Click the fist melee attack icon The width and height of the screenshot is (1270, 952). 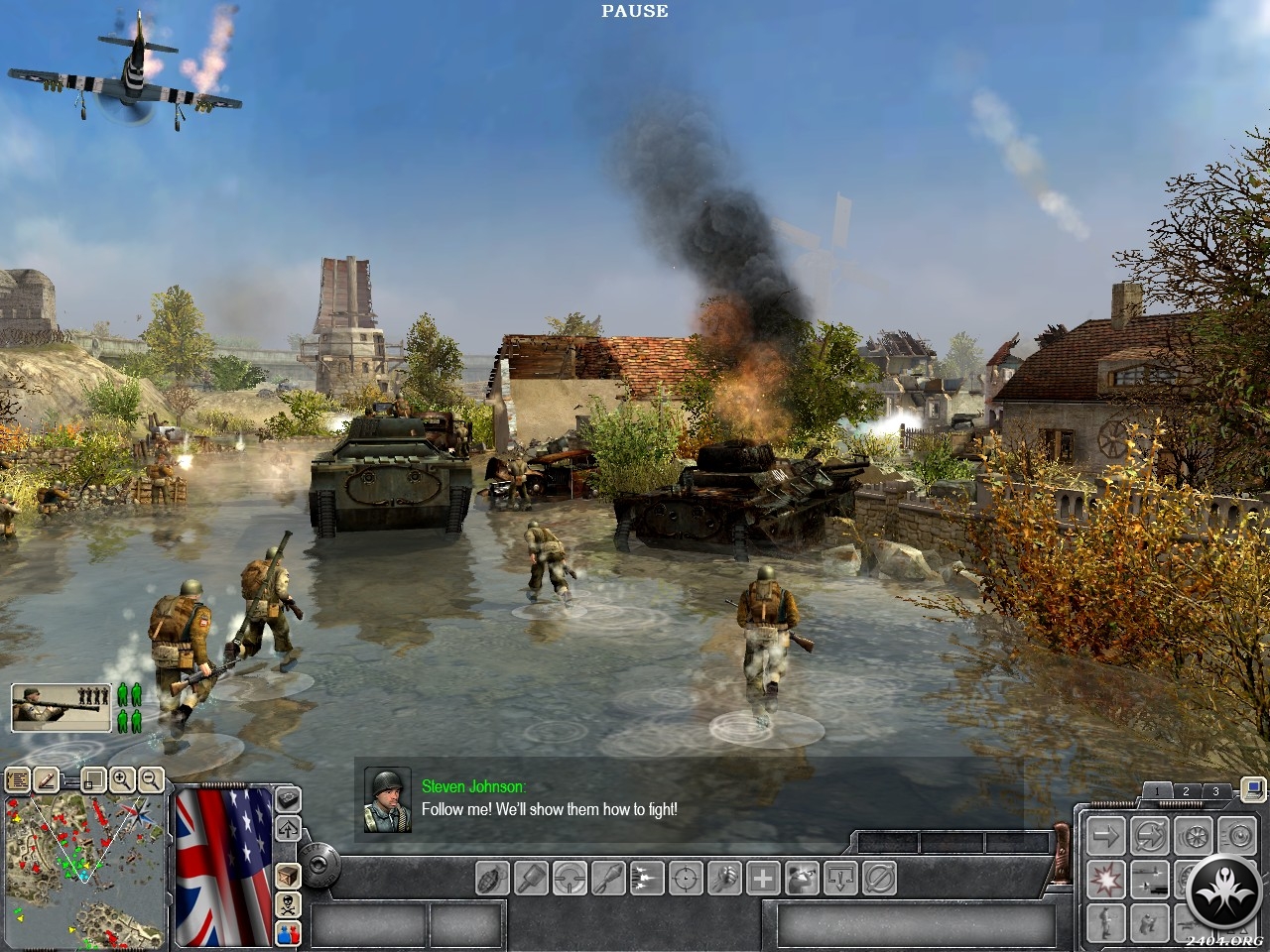coord(725,878)
